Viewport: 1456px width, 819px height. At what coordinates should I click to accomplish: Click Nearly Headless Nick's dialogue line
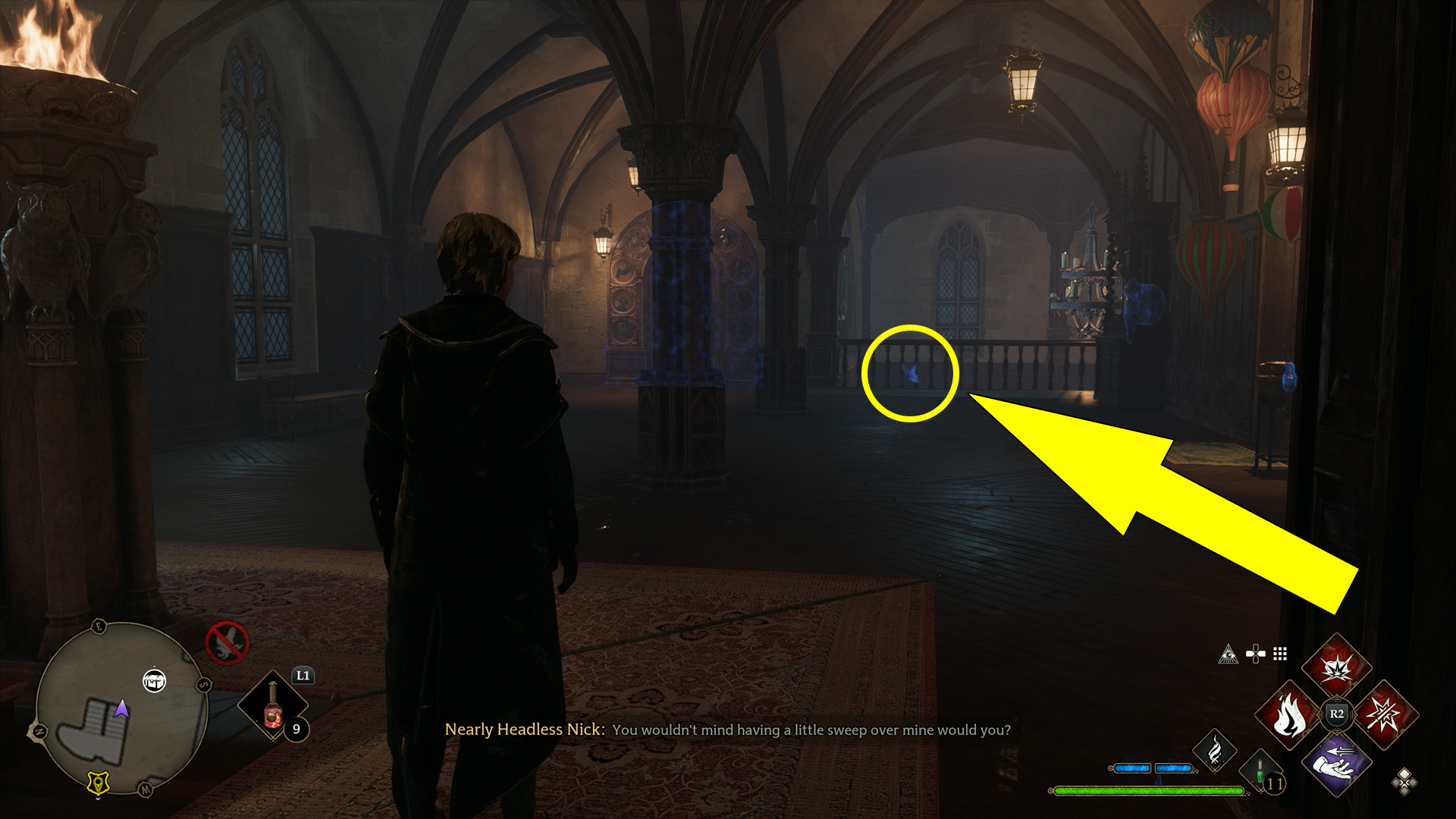point(728,730)
